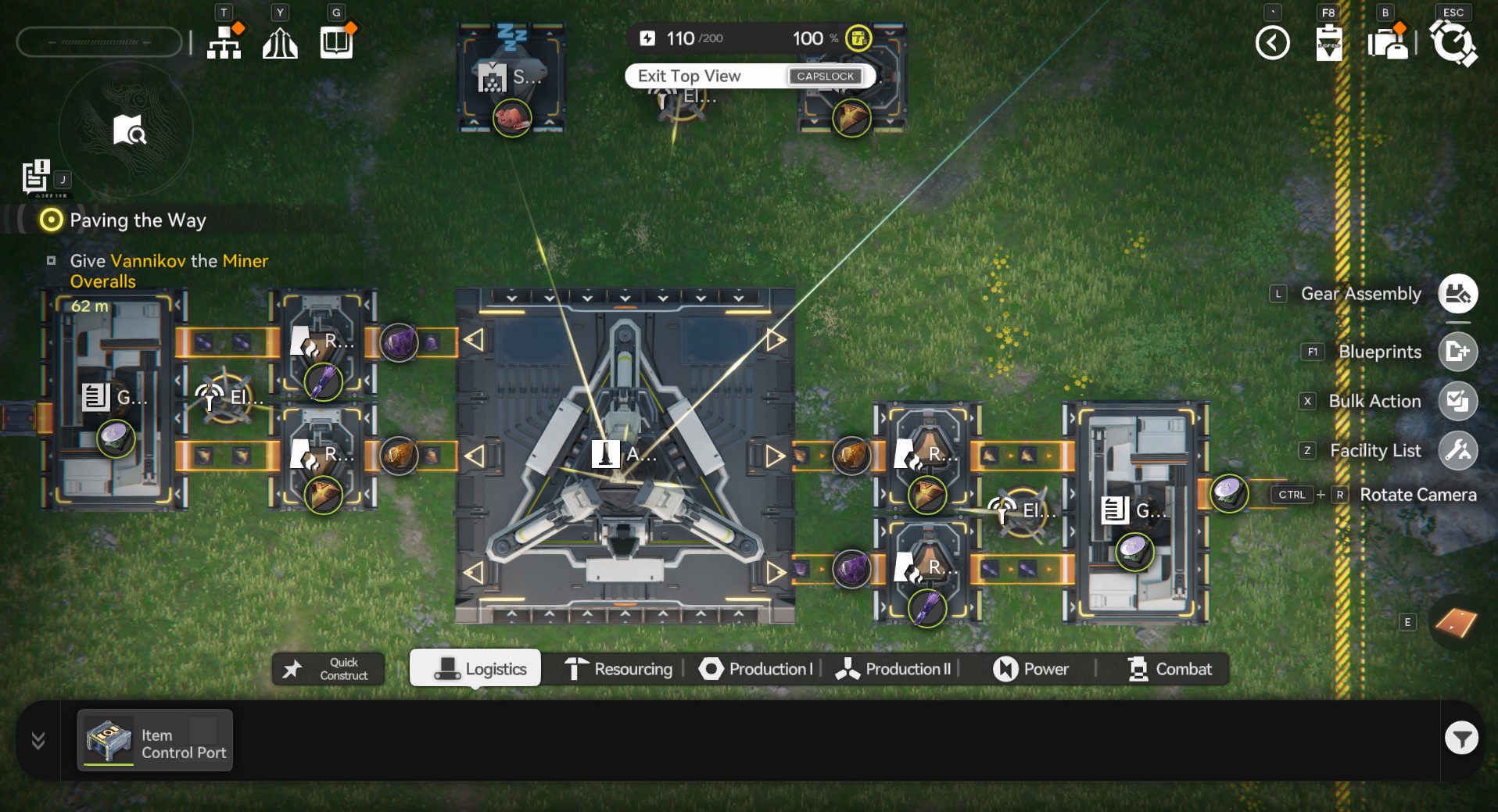This screenshot has height=812, width=1498.
Task: Activate Quick Construct
Action: click(328, 669)
